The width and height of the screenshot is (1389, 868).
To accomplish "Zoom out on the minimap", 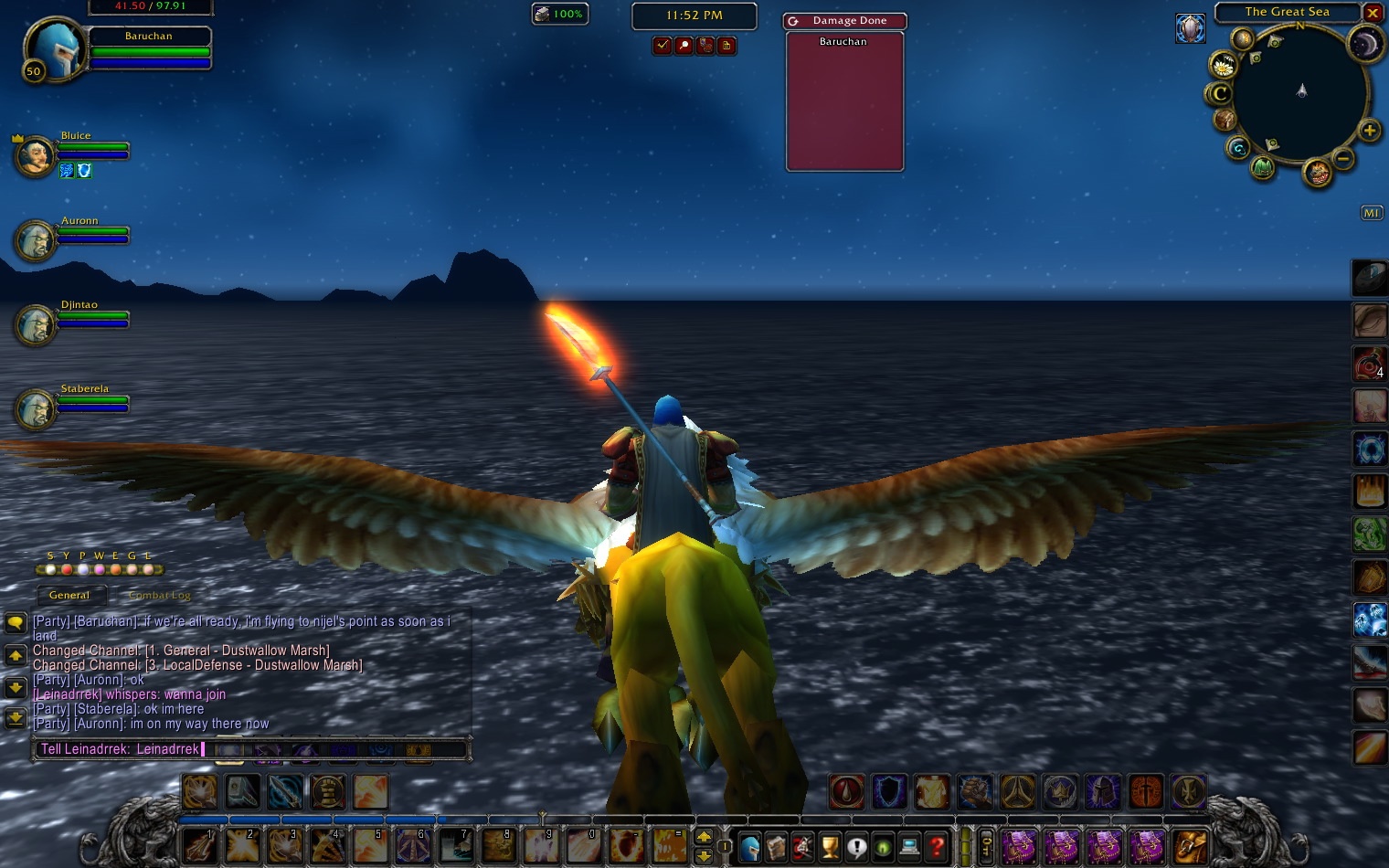I will [1343, 159].
